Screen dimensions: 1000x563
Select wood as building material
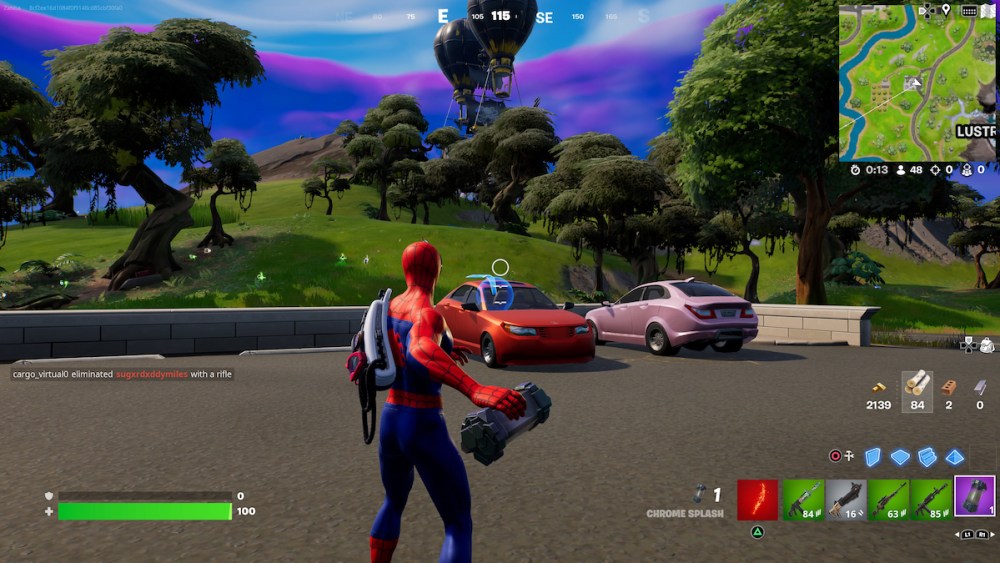[917, 383]
